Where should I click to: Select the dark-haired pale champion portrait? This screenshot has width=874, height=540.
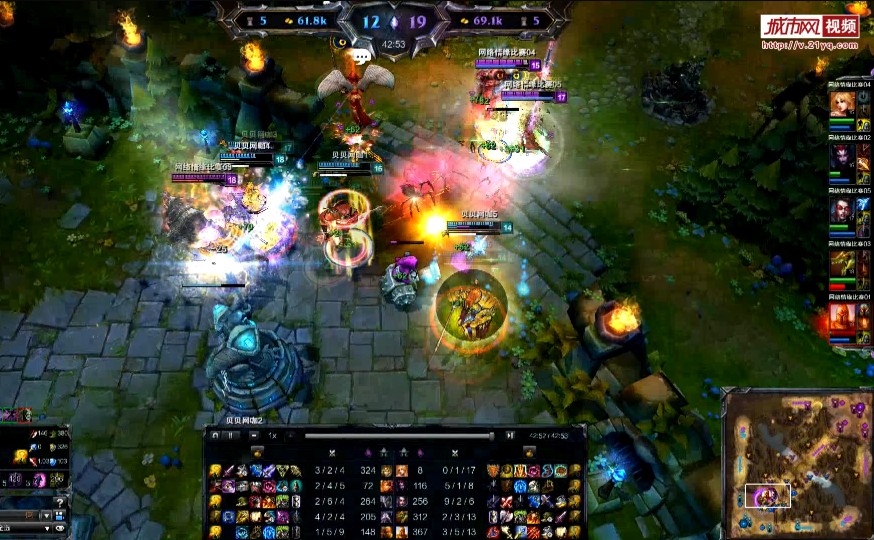pyautogui.click(x=841, y=211)
